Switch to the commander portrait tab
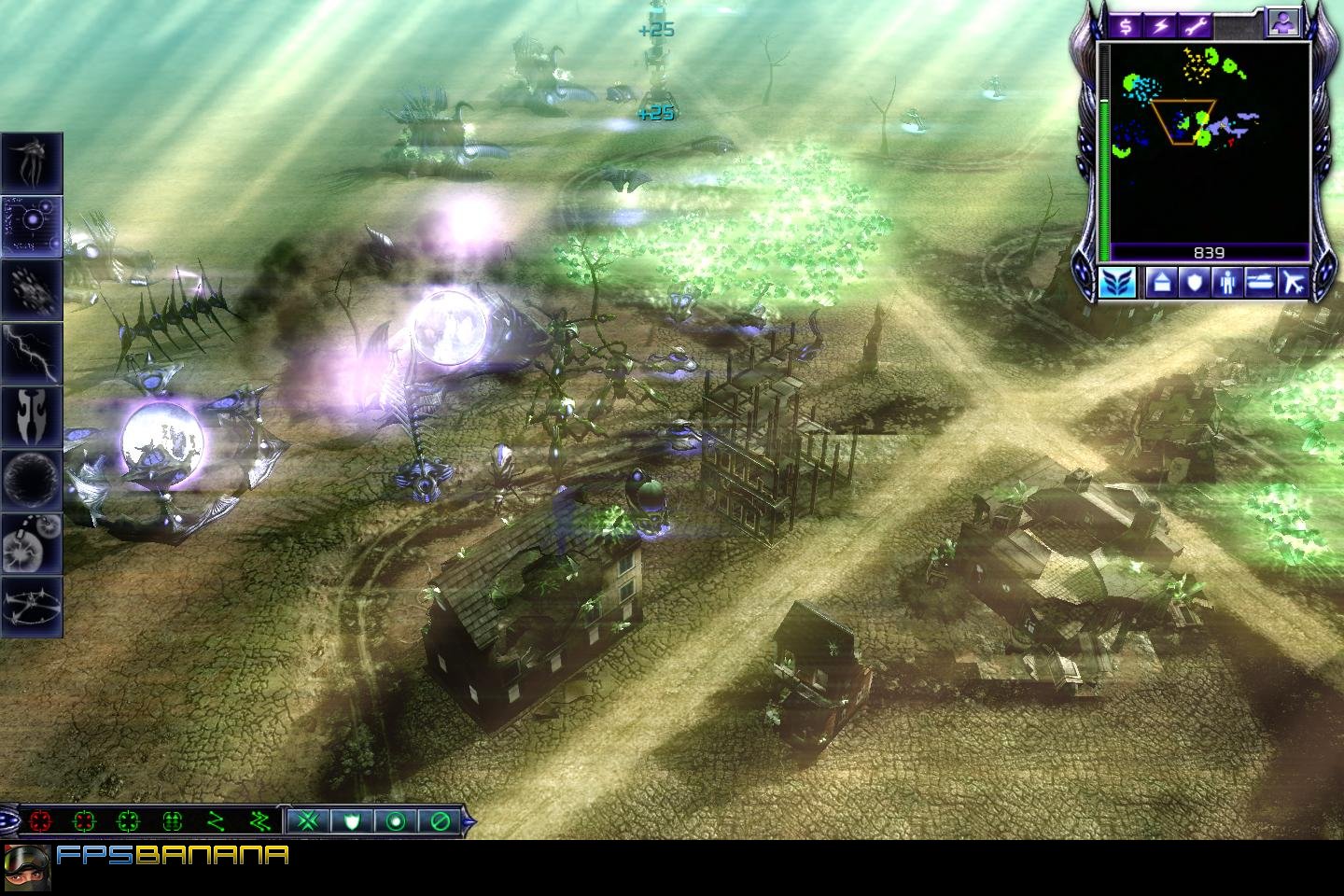 1282,21
